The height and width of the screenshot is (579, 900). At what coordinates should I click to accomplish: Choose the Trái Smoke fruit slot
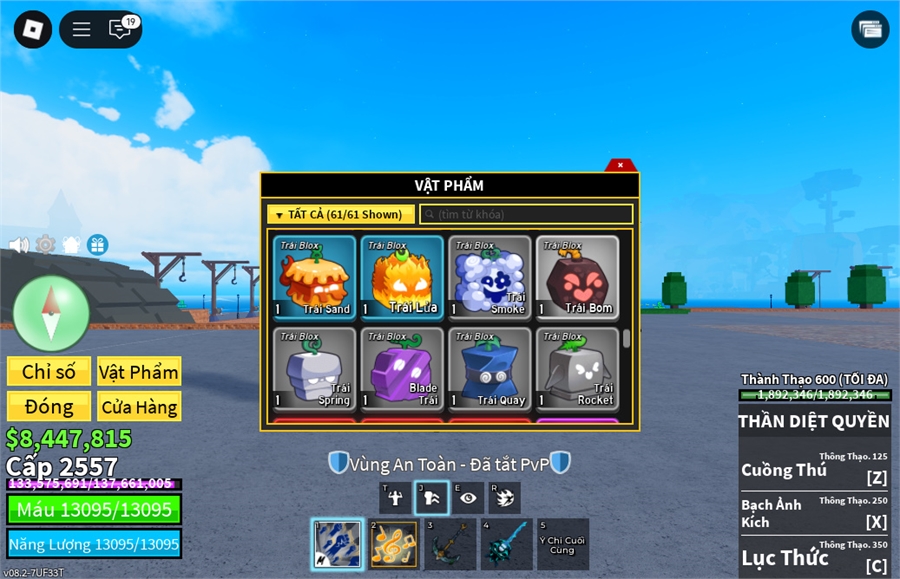tap(489, 277)
